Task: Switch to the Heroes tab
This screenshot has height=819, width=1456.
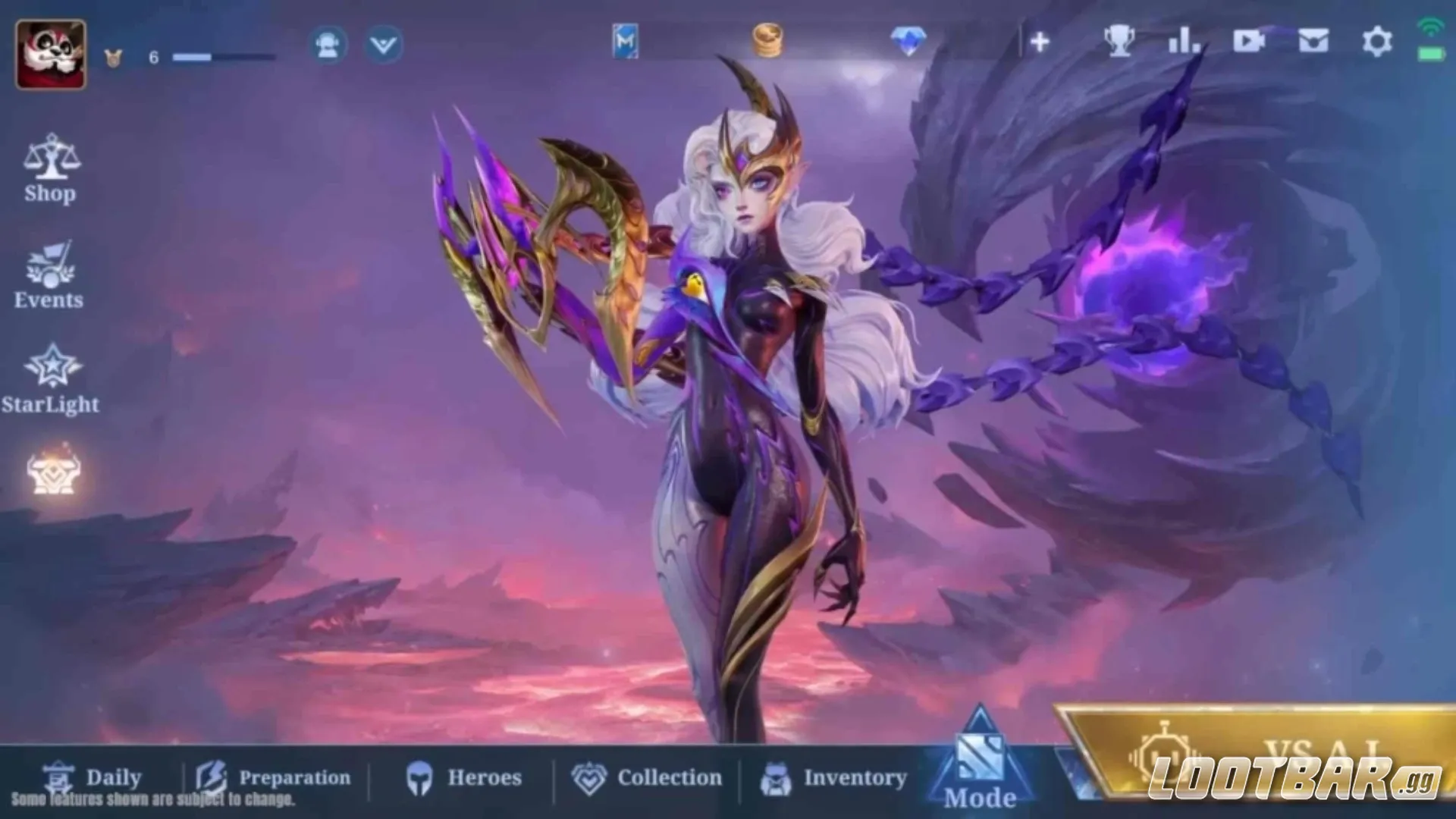Action: pyautogui.click(x=466, y=778)
